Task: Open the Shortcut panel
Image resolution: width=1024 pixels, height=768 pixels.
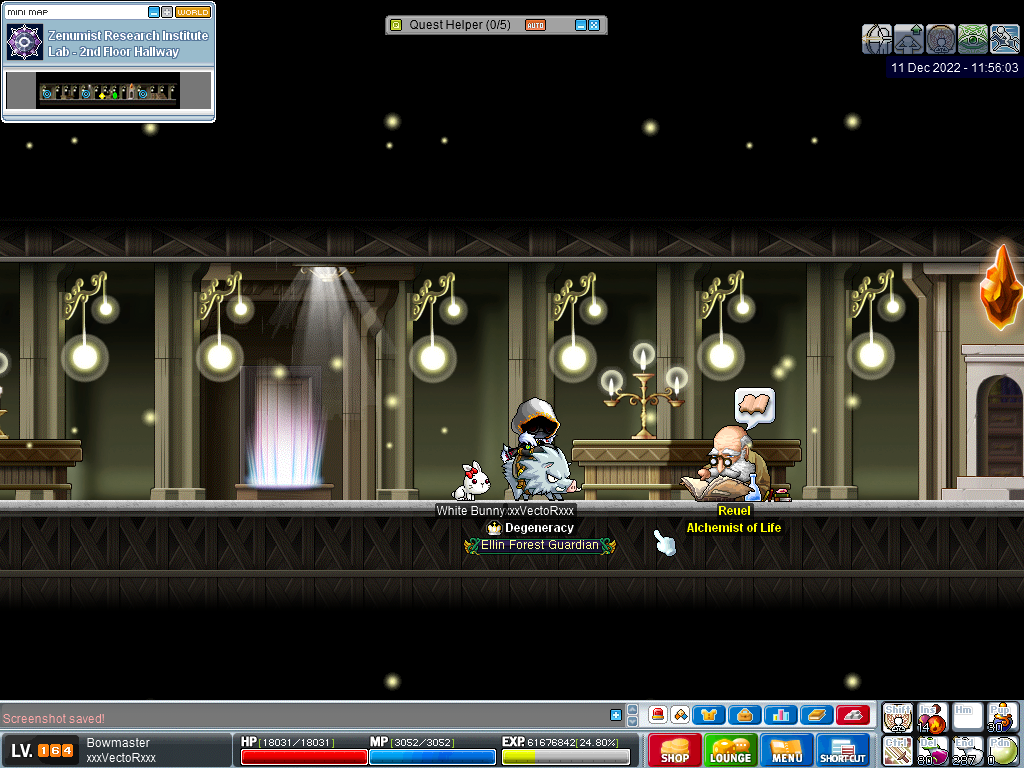Action: [844, 750]
